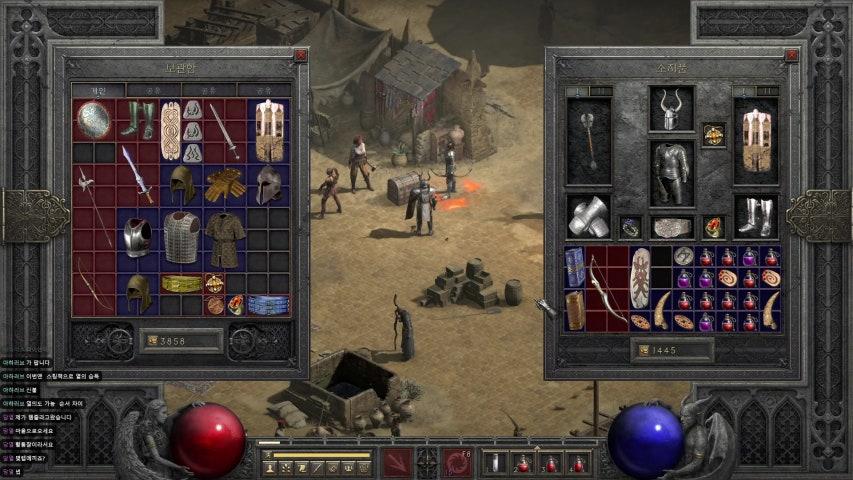Screen dimensions: 853x480
Task: Open the right-click skill selector with F8
Action: click(456, 463)
